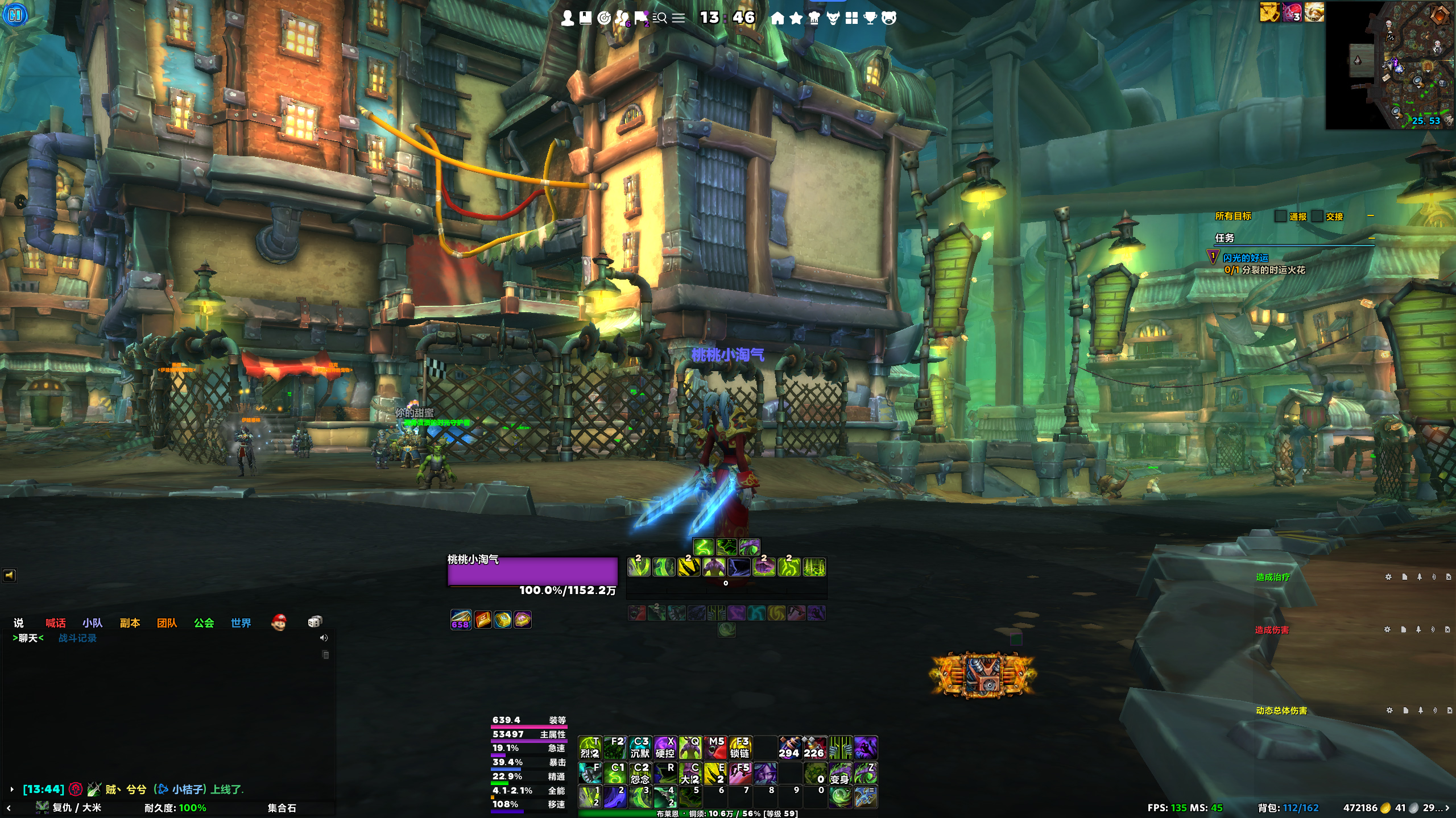Open the 集合石 meeting stone button

point(282,808)
